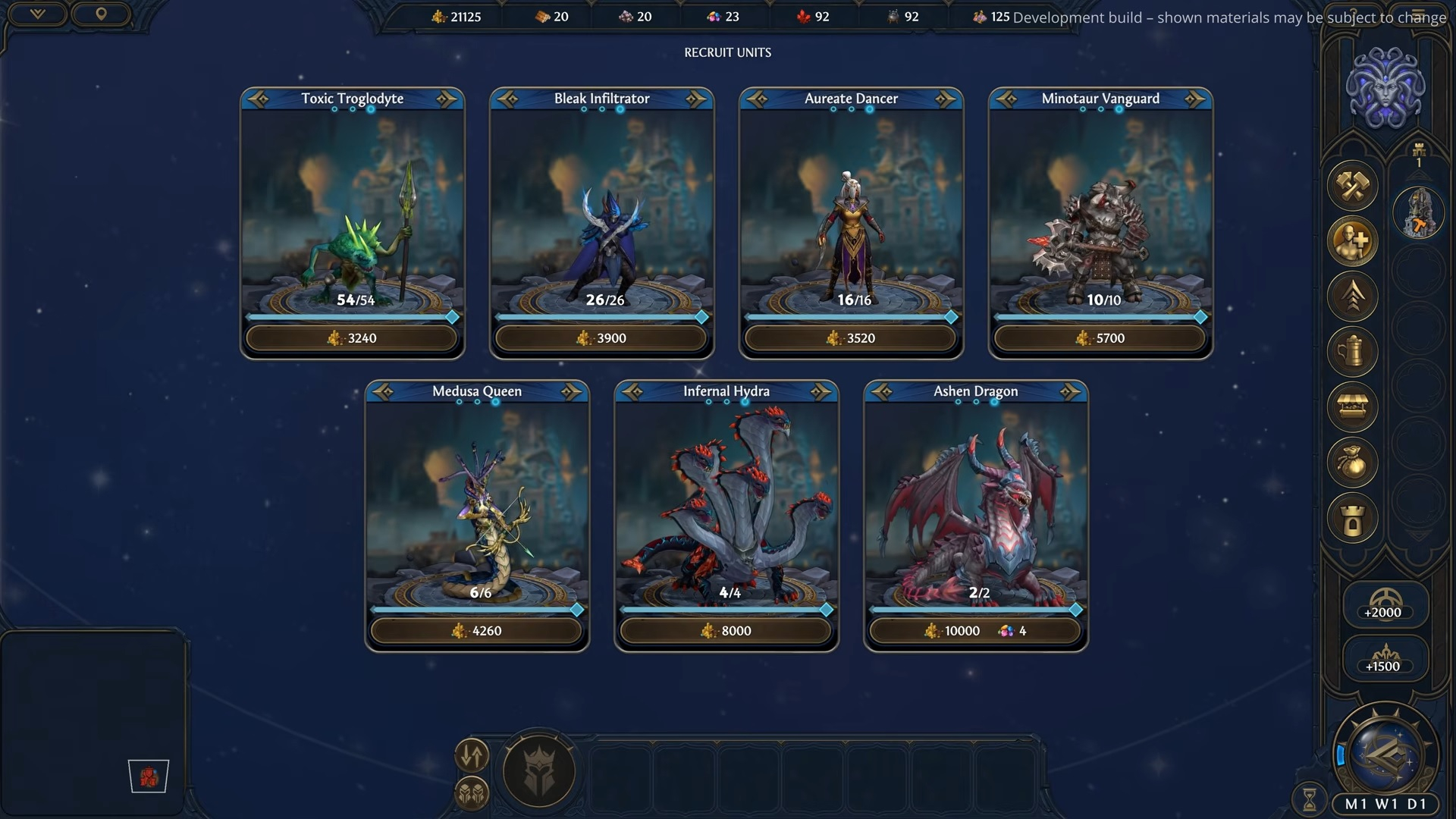Select the town thumbnail with hammer badge
The image size is (1456, 819).
(x=1419, y=213)
